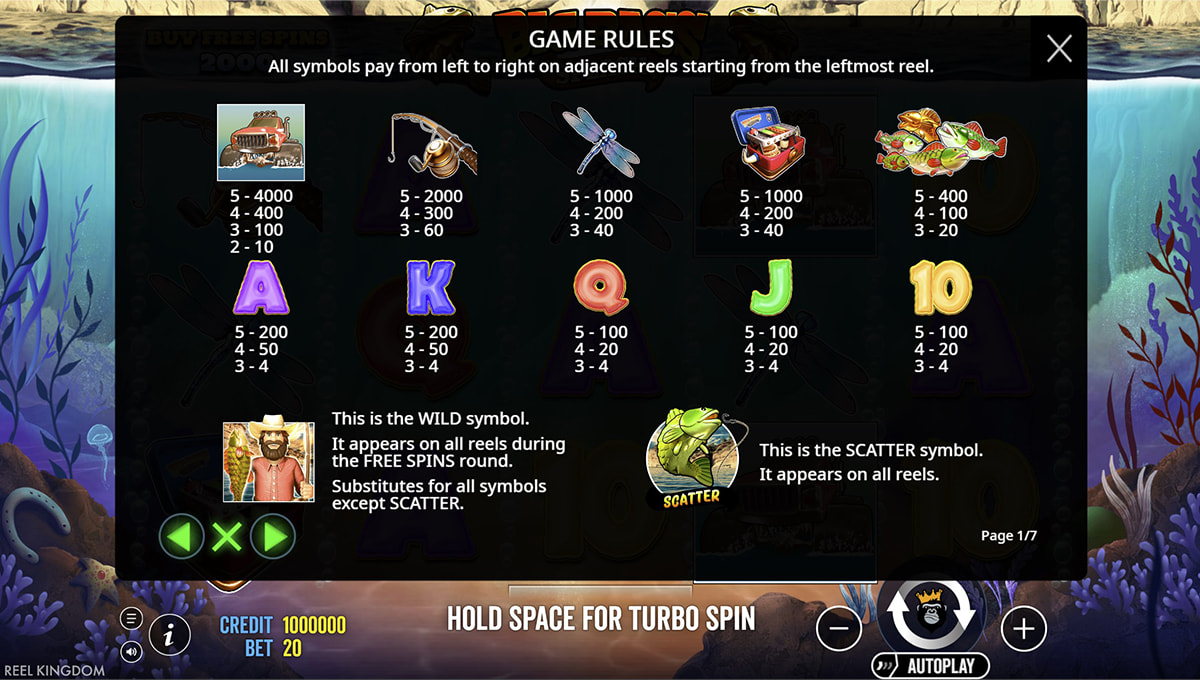Decrease the bet with the minus button

pos(839,629)
